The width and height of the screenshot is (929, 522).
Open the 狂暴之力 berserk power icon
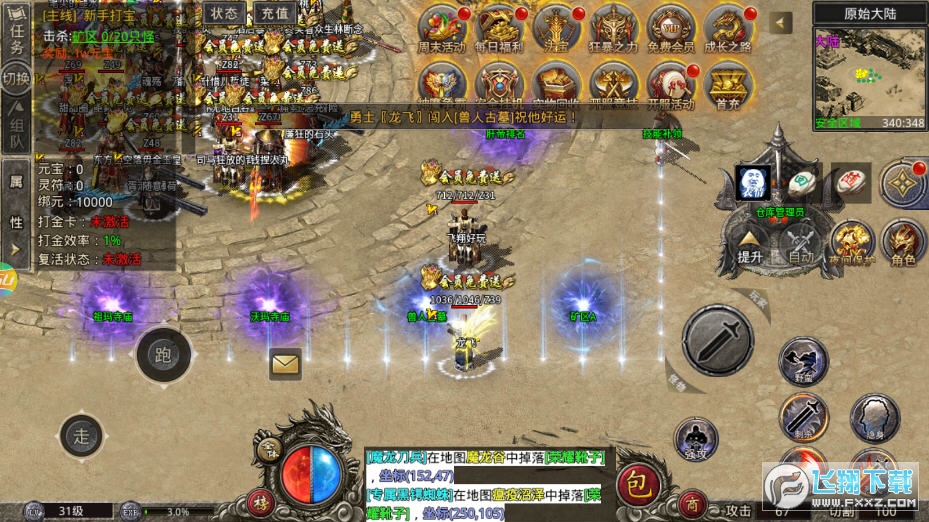click(614, 30)
